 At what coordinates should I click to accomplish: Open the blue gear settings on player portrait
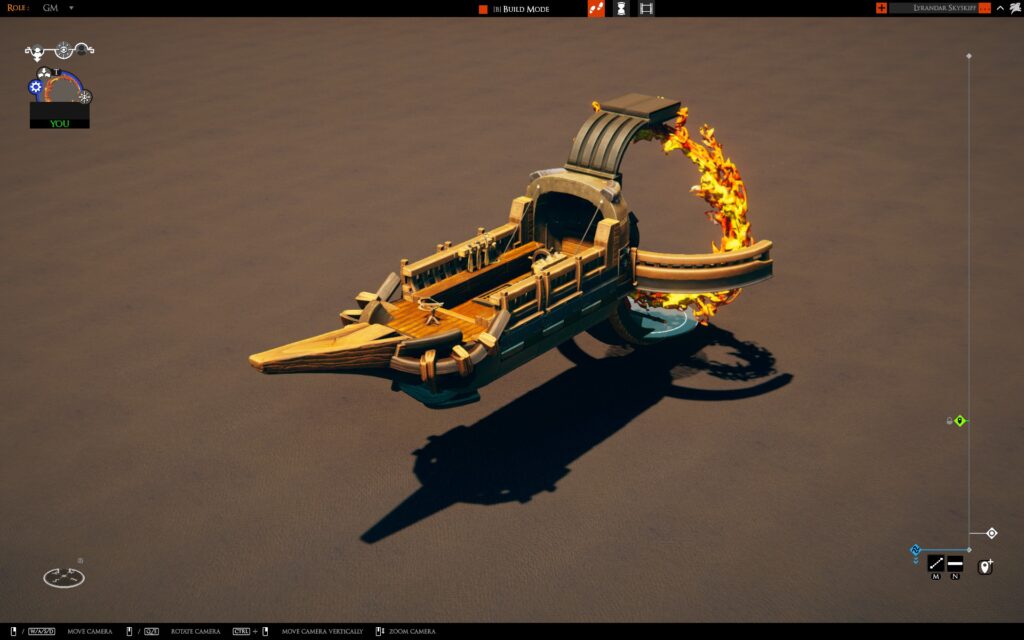[x=36, y=87]
